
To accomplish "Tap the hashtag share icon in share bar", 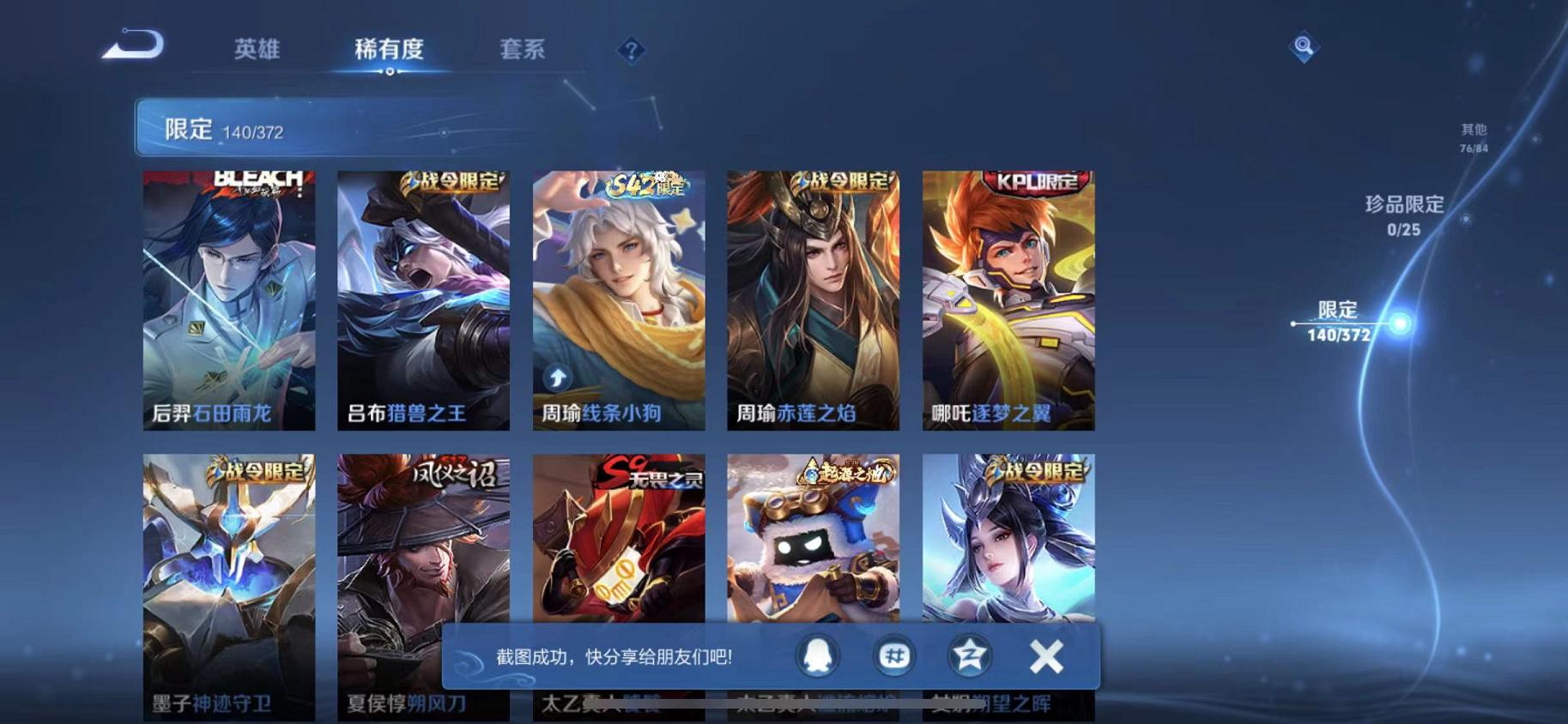I will pyautogui.click(x=894, y=655).
